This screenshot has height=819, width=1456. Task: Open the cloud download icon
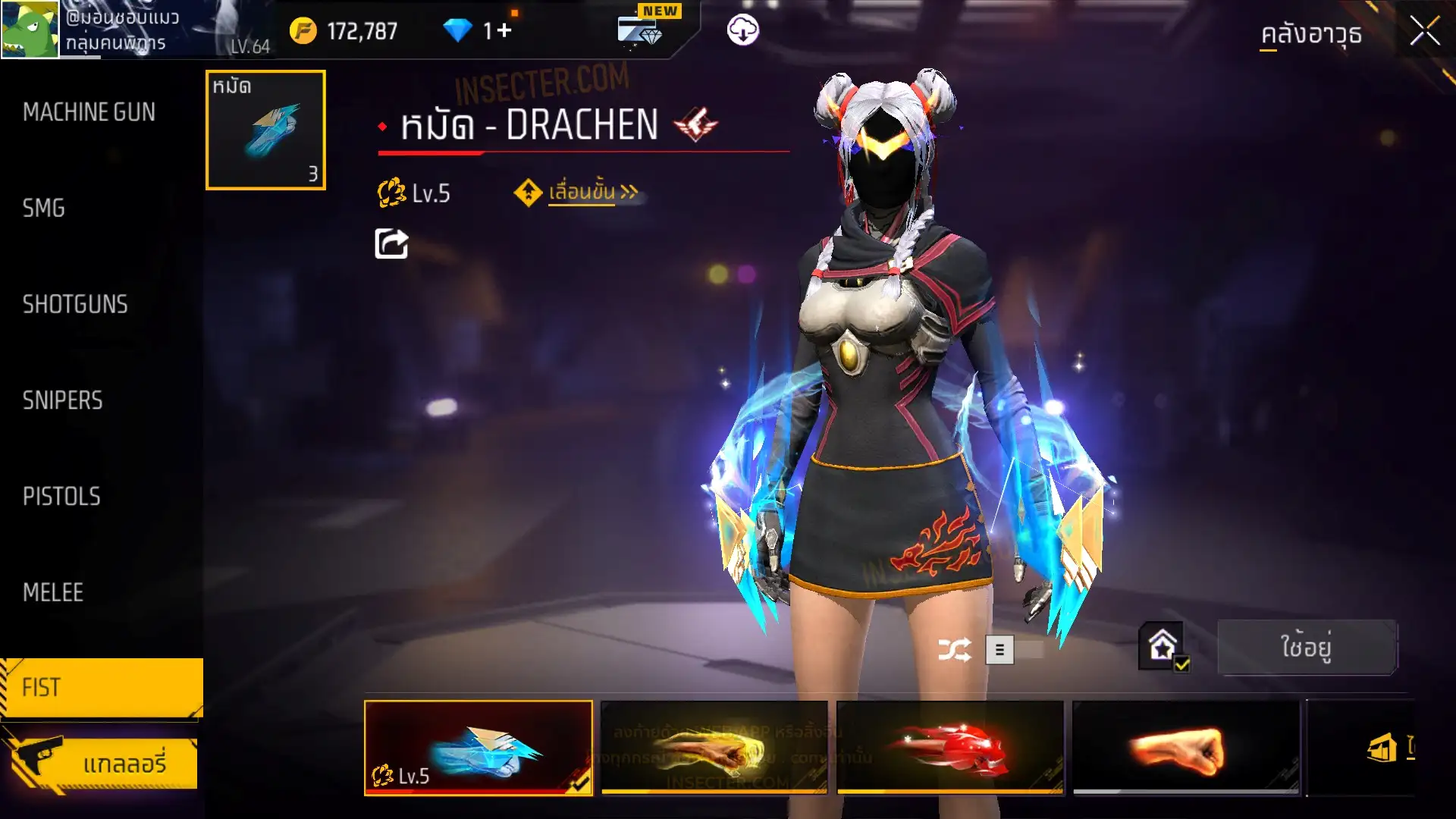point(742,30)
